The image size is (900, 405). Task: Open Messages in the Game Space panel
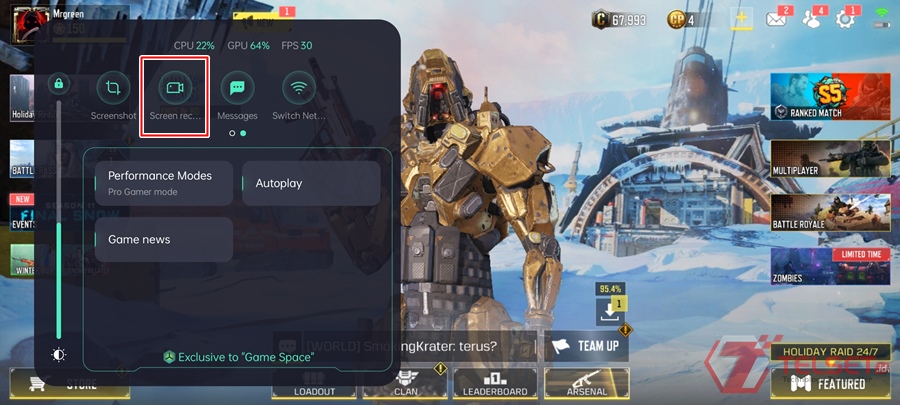click(237, 89)
